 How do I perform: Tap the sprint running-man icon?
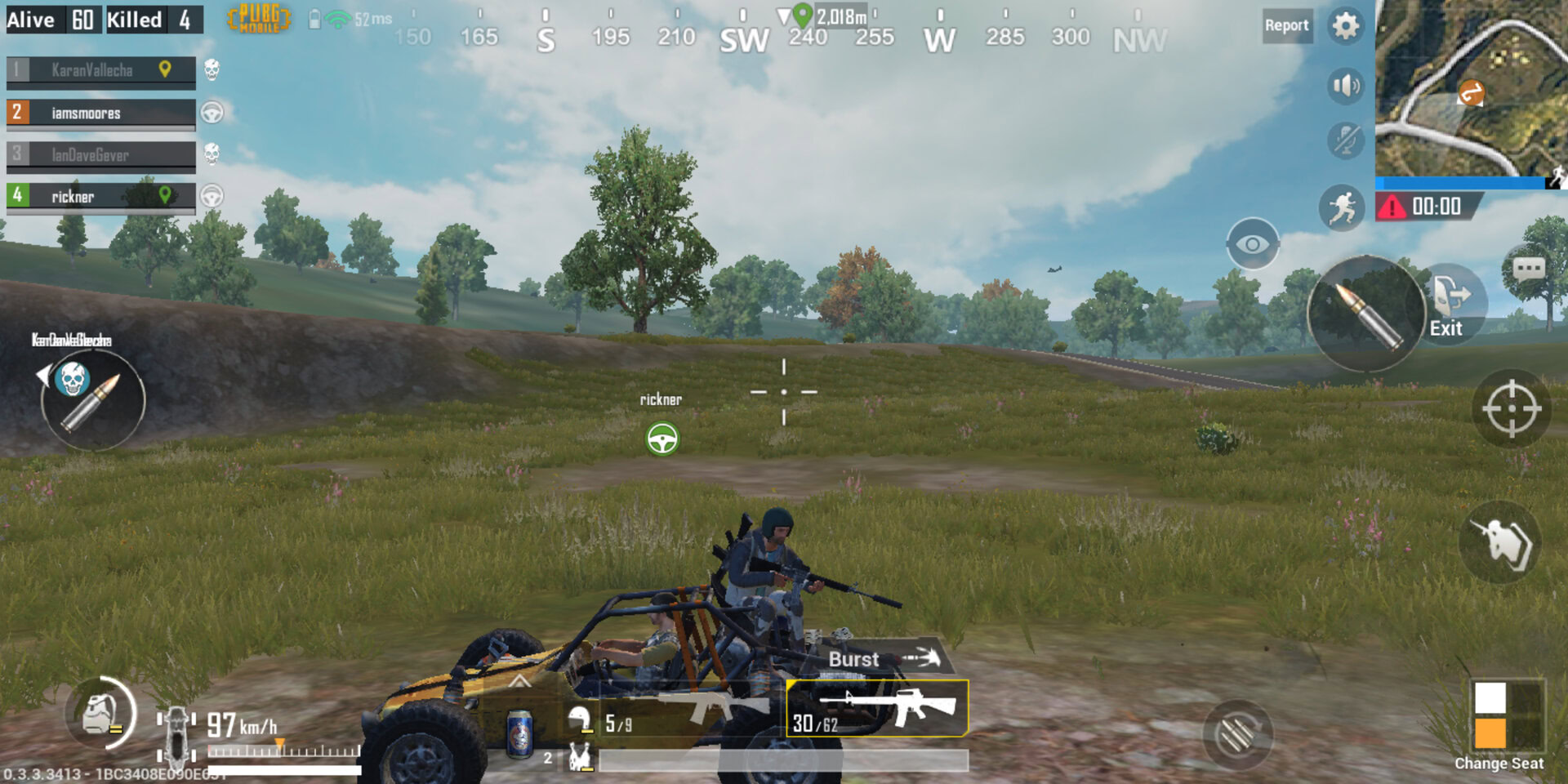[1342, 208]
